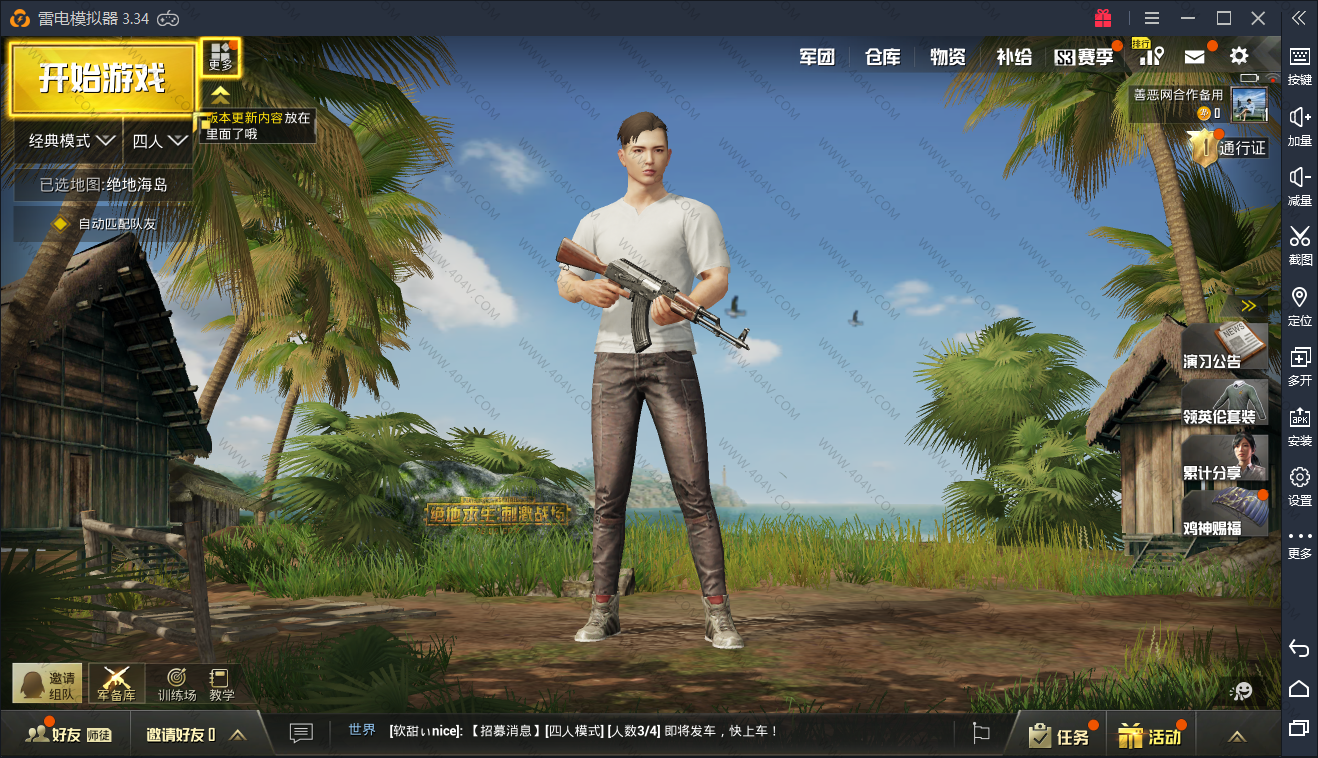Image resolution: width=1318 pixels, height=758 pixels.
Task: Open the 更多 grid menu
Action: click(x=220, y=57)
